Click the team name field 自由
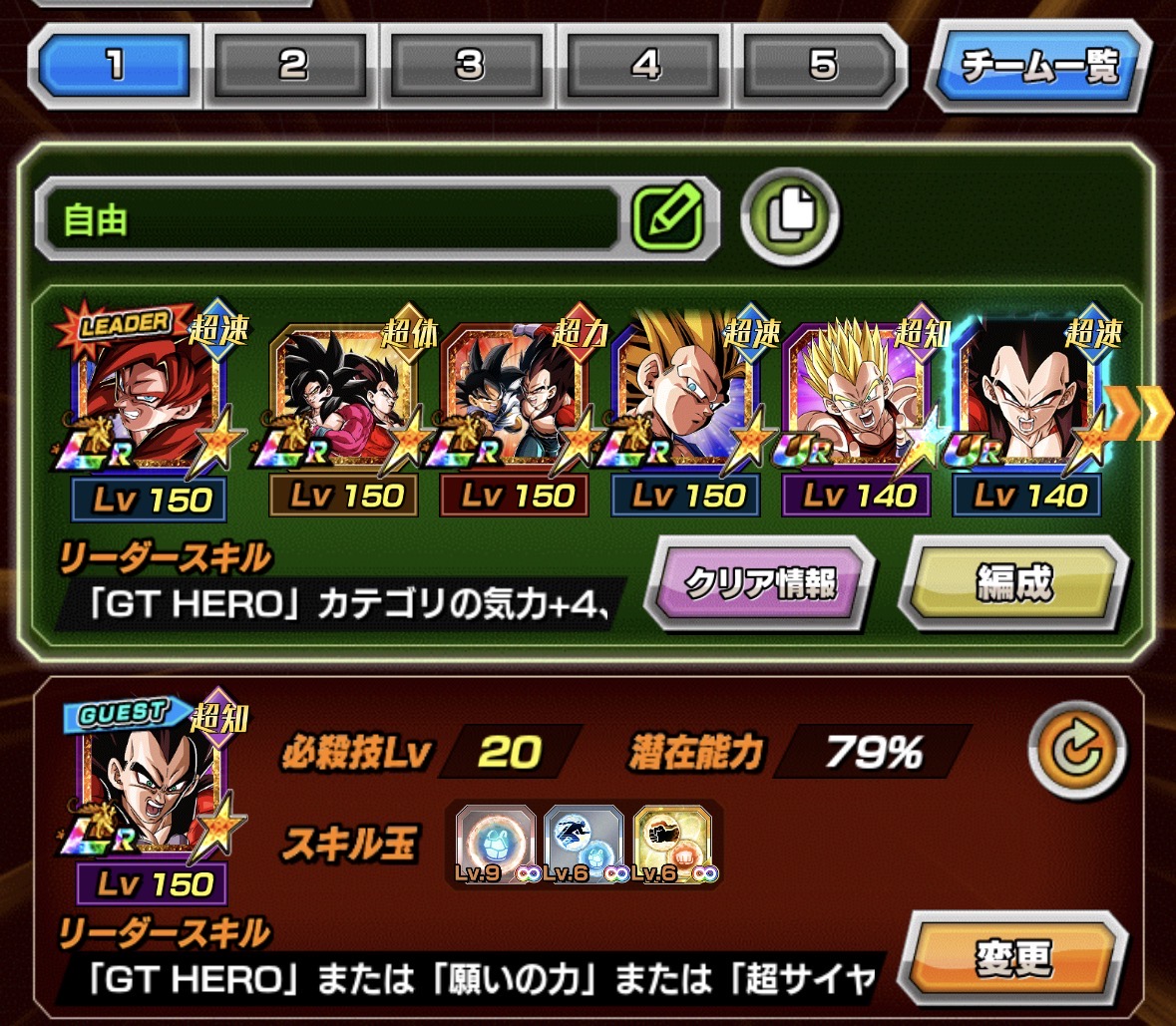The width and height of the screenshot is (1176, 1026). tap(329, 219)
